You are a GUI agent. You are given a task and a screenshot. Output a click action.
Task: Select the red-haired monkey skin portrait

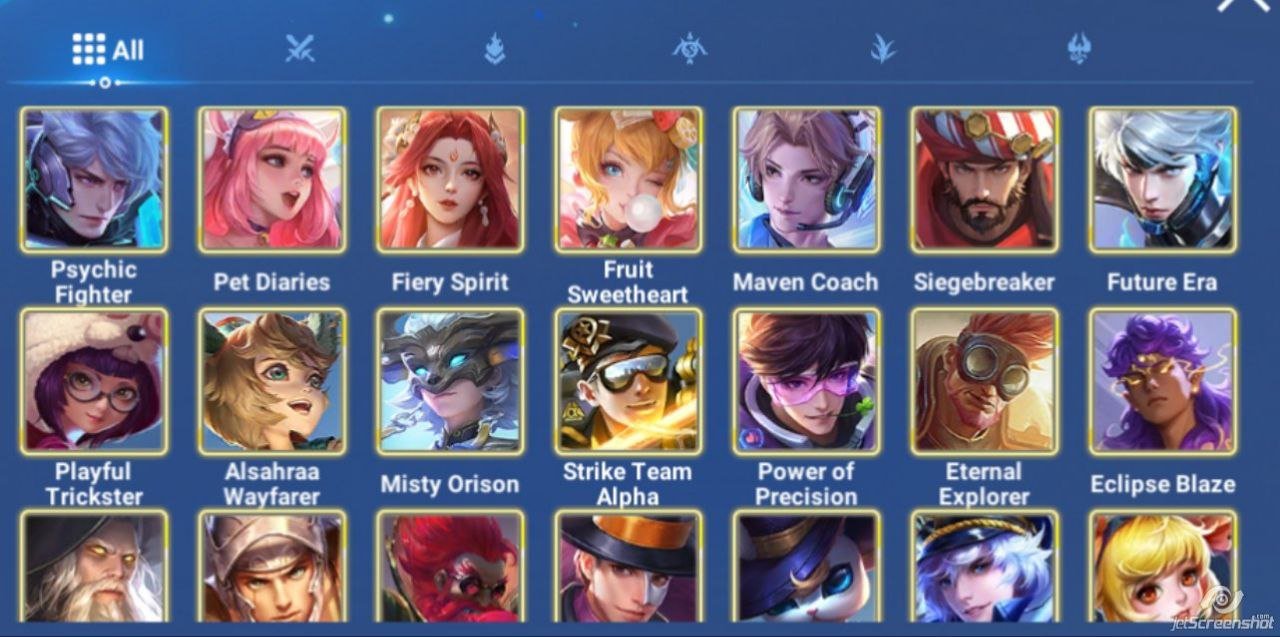[450, 568]
